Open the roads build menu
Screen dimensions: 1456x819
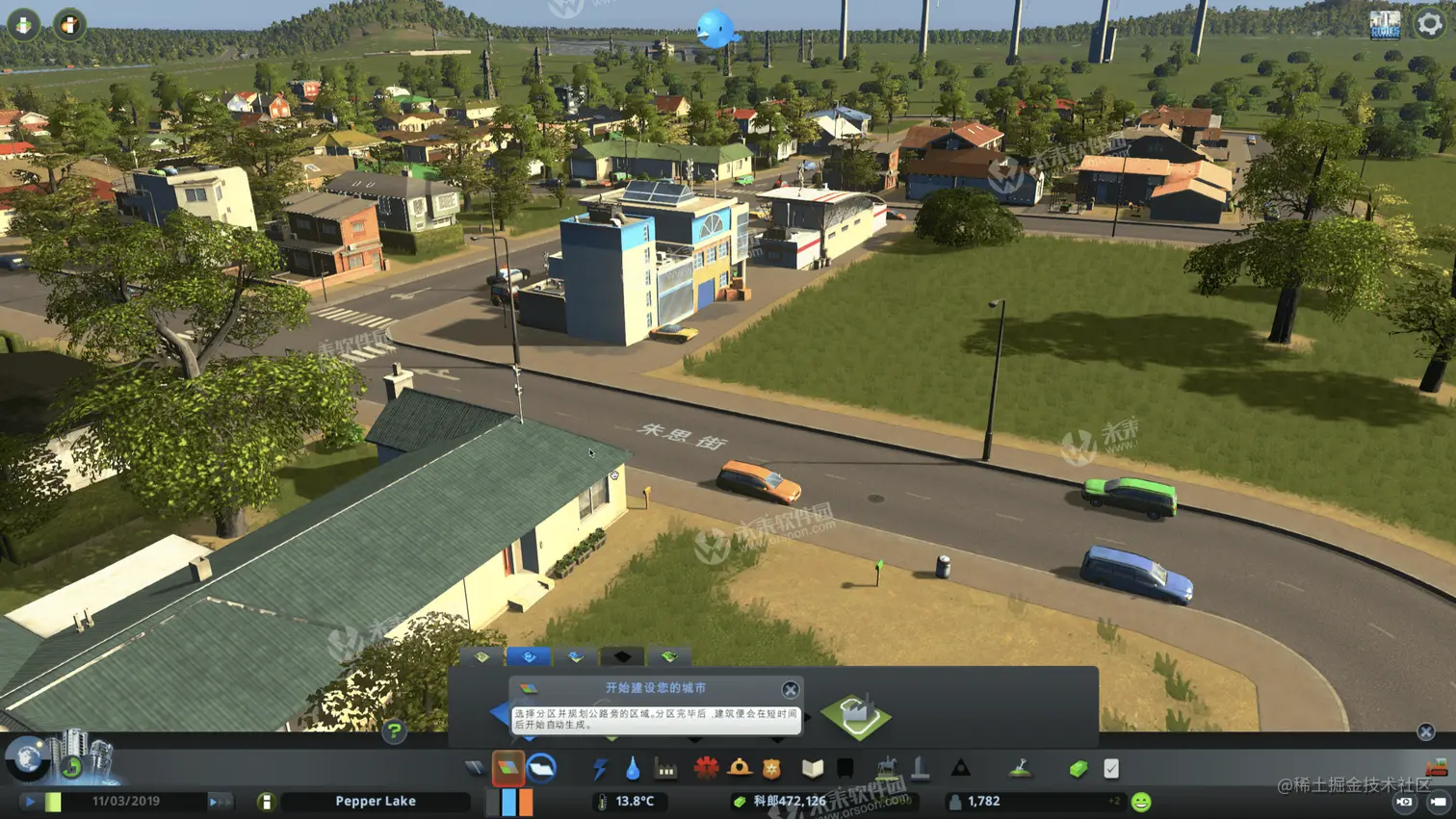point(475,768)
